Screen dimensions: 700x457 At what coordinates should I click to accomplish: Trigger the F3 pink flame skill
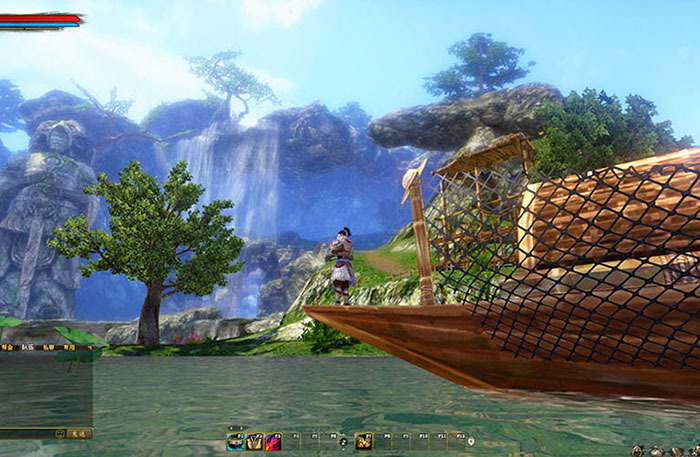coord(273,440)
